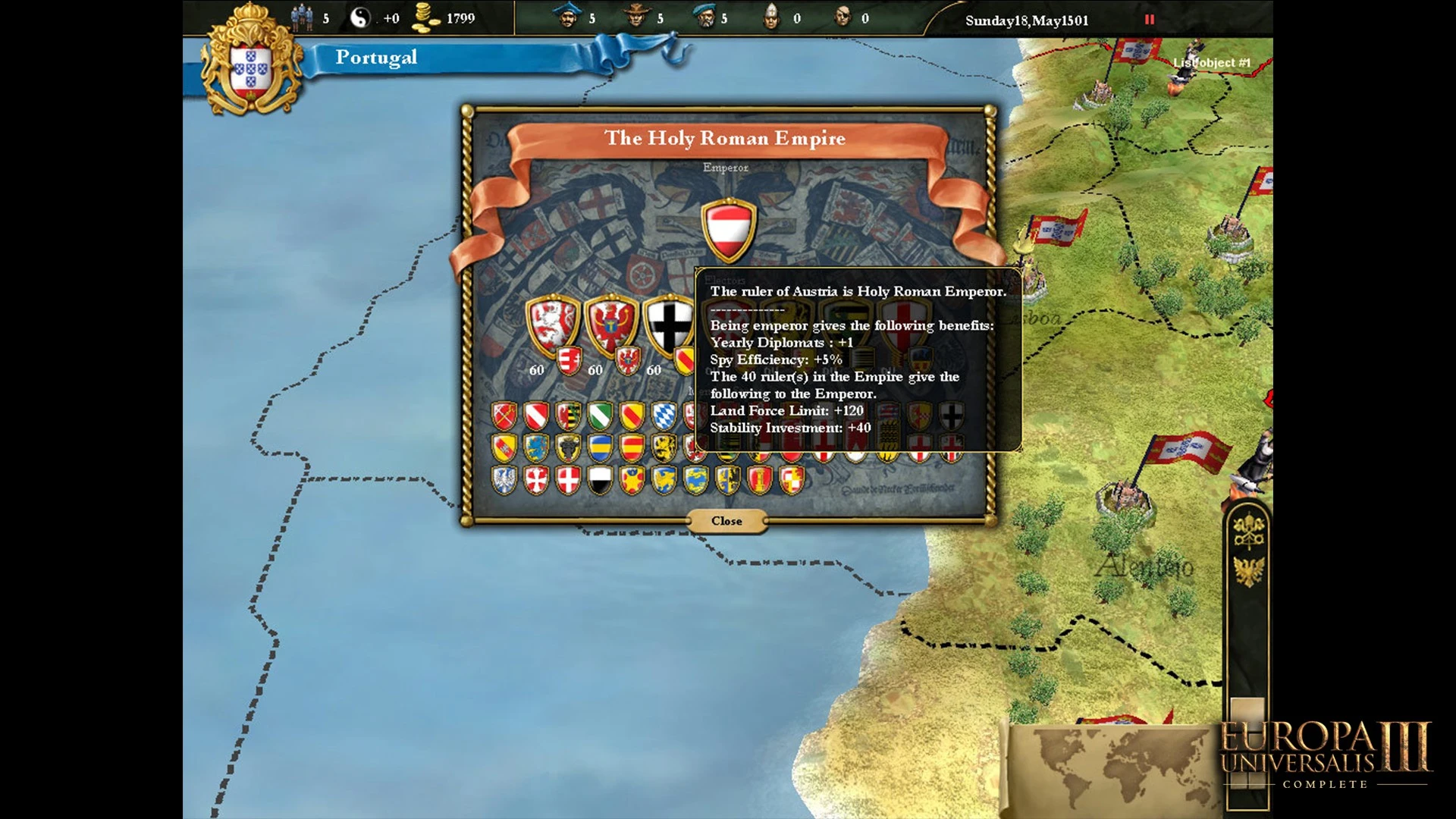Select the white shield with red tower

[x=760, y=480]
